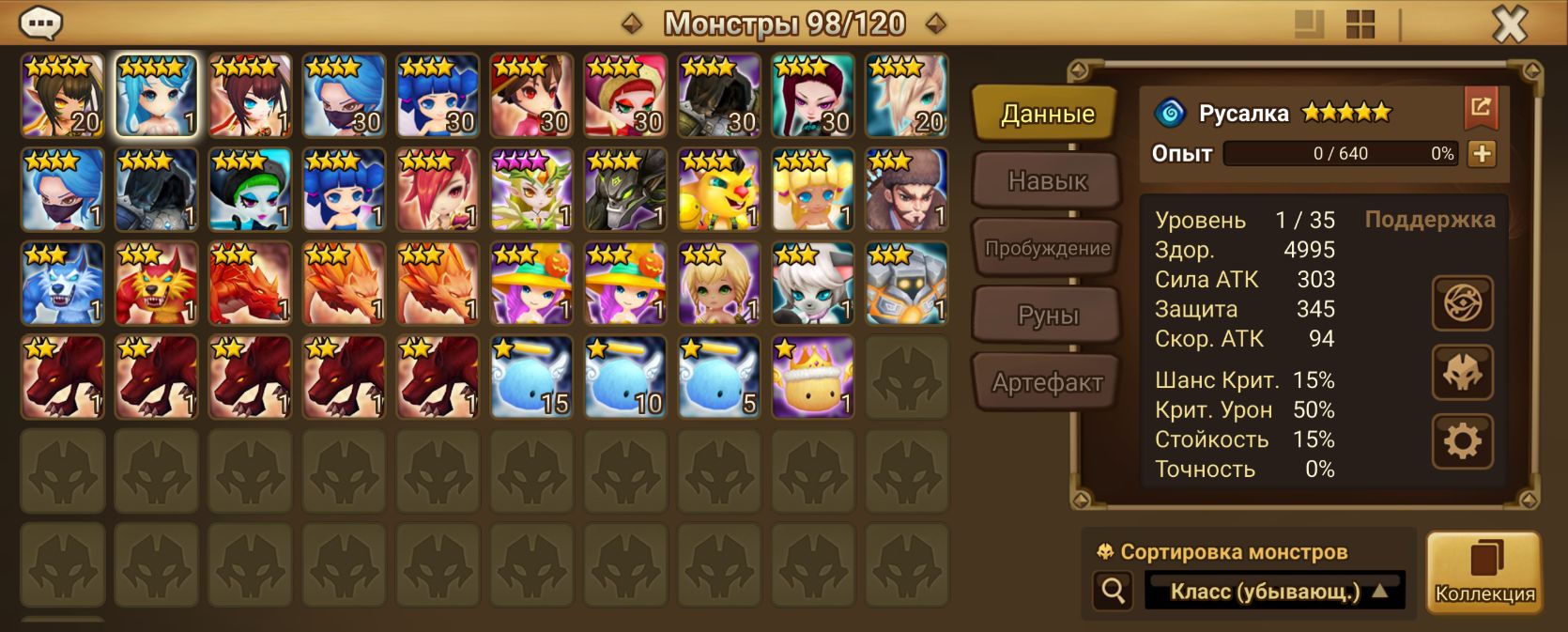Screen dimensions: 1568x632
Task: Select the Пробуждение tab
Action: (x=1047, y=248)
